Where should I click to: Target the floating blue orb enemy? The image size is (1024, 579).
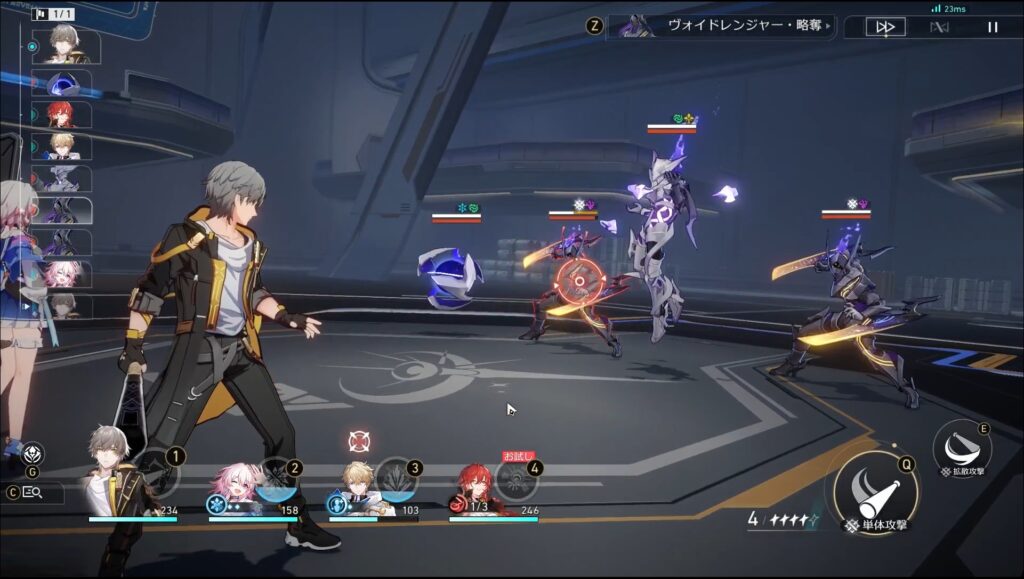[x=450, y=275]
